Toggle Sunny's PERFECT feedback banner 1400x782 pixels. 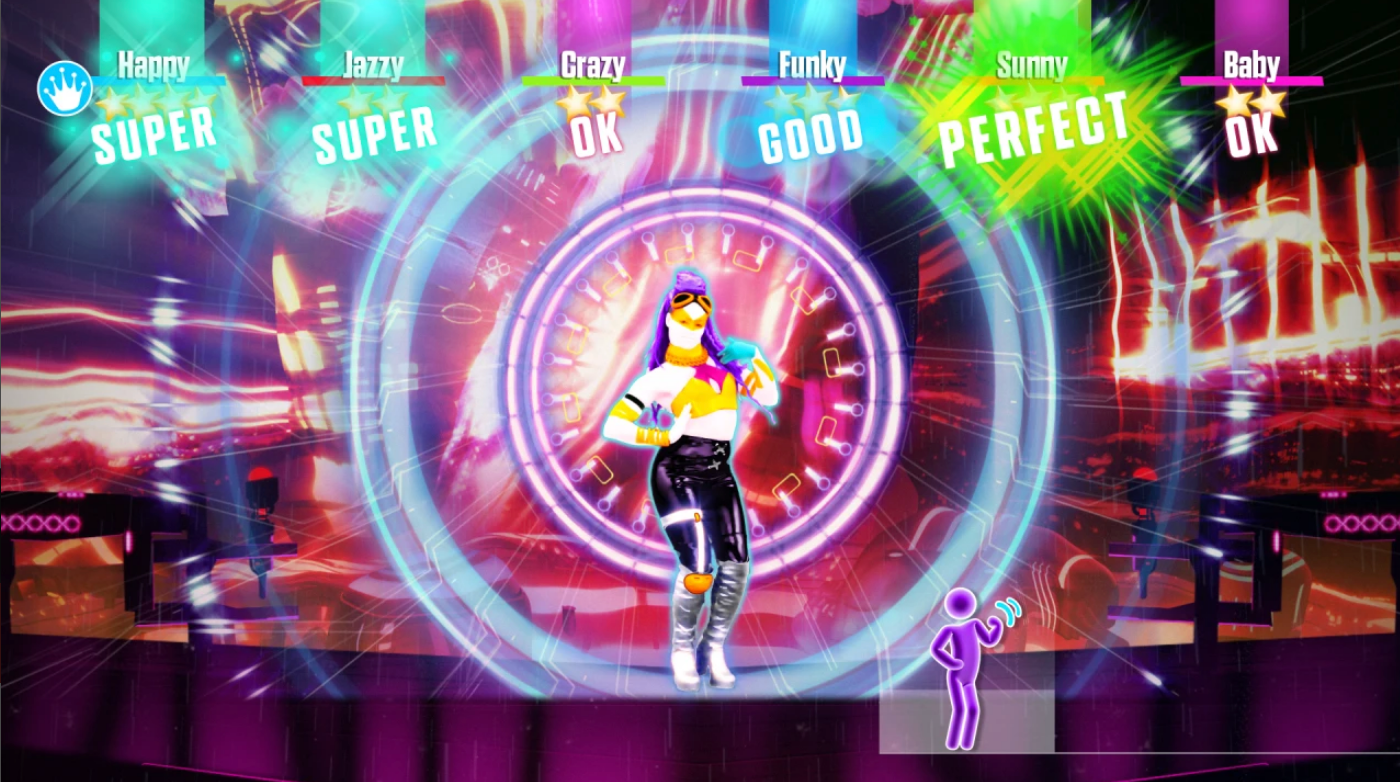pos(1035,128)
